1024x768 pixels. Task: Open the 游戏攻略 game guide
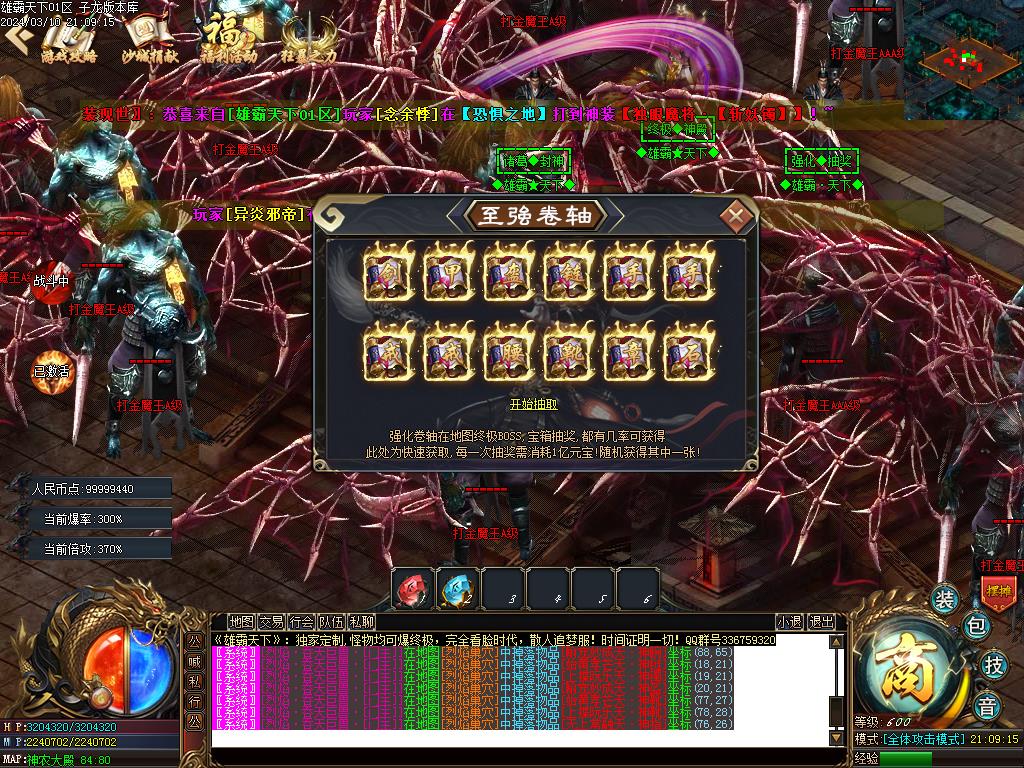click(68, 42)
